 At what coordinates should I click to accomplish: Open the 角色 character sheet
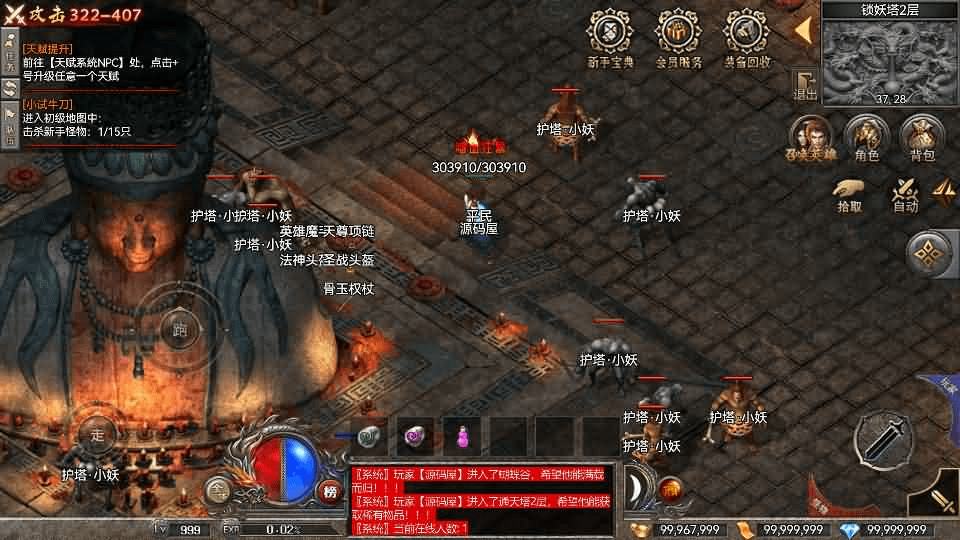point(866,138)
